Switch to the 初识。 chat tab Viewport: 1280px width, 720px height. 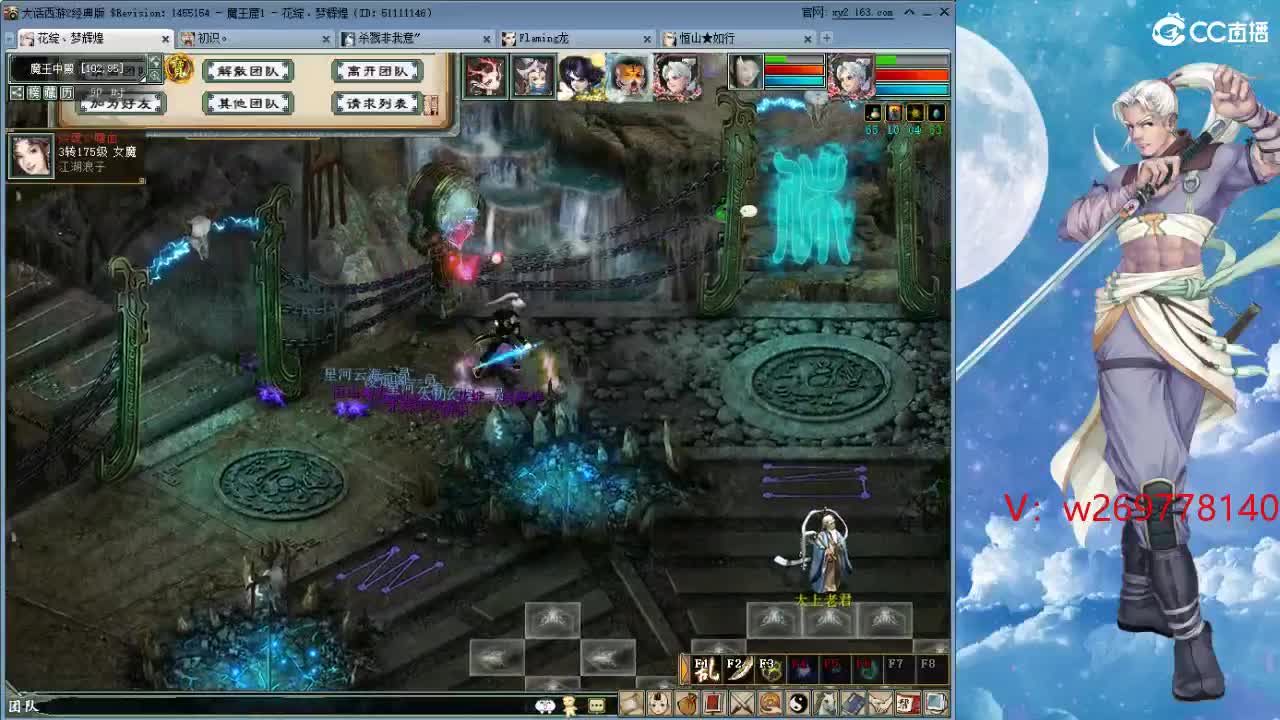[215, 39]
